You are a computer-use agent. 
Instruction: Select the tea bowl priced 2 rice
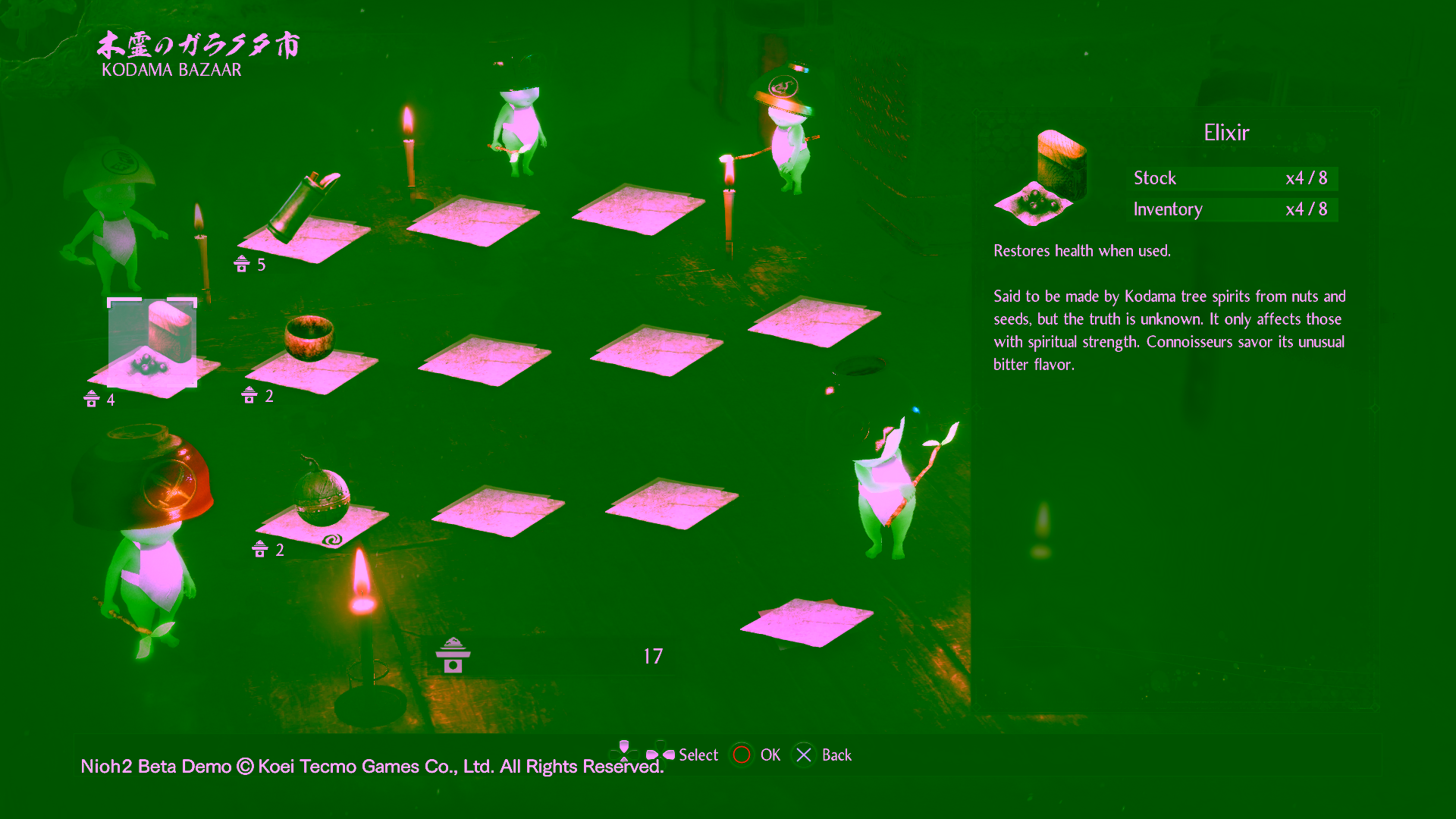point(311,341)
